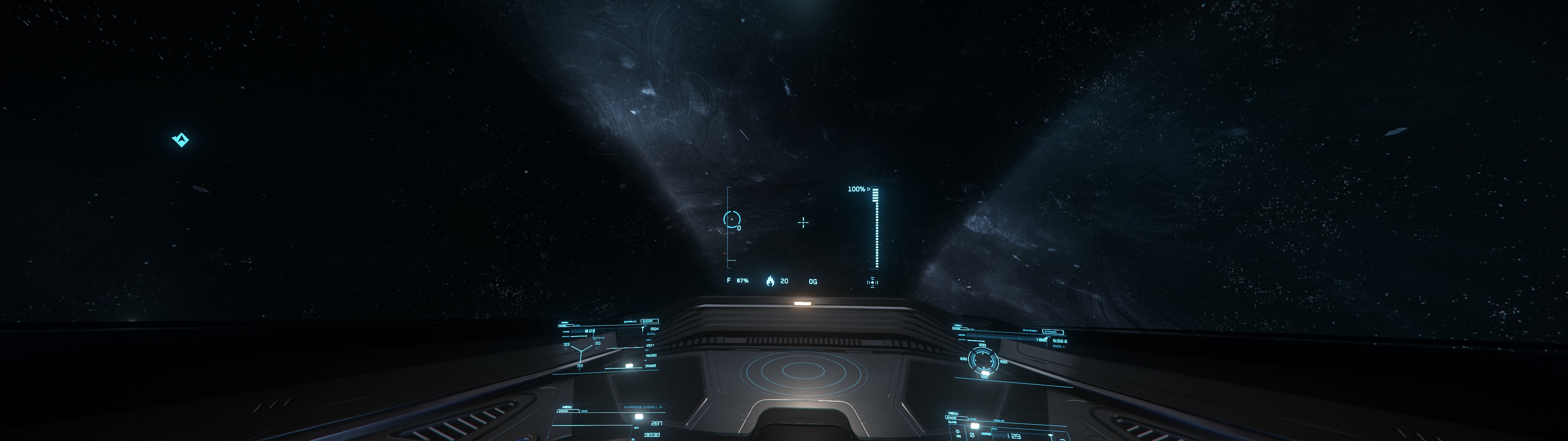This screenshot has height=441, width=1568.
Task: Set shields to Standby
Action: tap(1031, 331)
